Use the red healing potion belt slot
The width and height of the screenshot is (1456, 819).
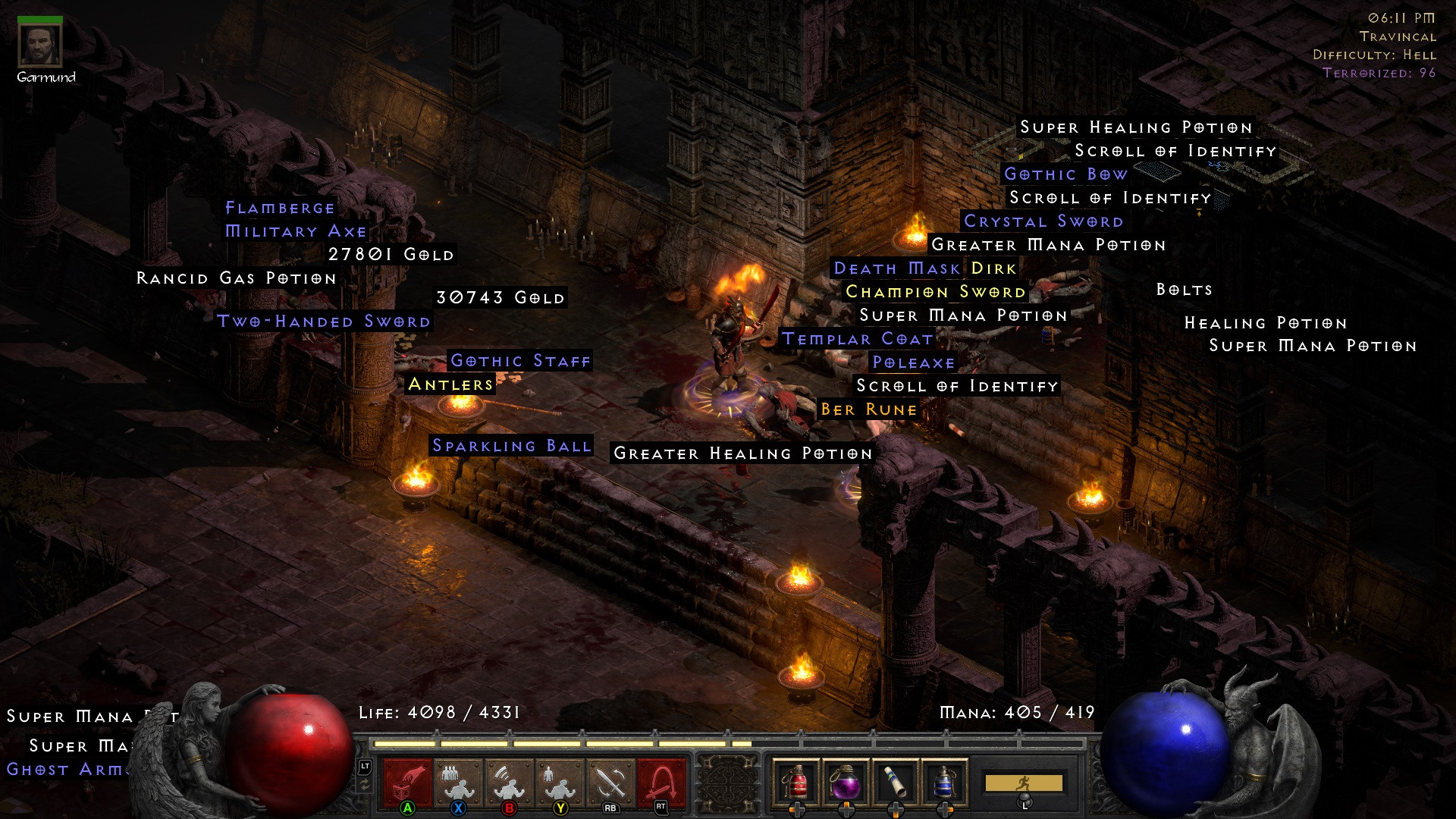(x=795, y=781)
